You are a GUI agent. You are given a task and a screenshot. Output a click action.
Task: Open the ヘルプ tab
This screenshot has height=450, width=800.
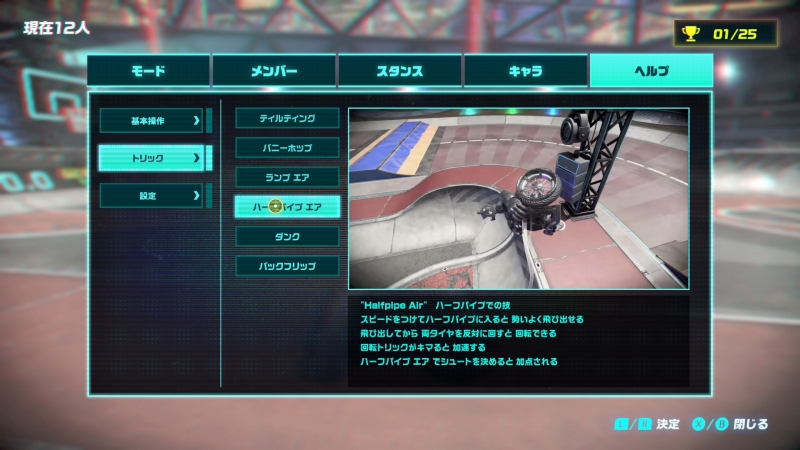[x=651, y=71]
